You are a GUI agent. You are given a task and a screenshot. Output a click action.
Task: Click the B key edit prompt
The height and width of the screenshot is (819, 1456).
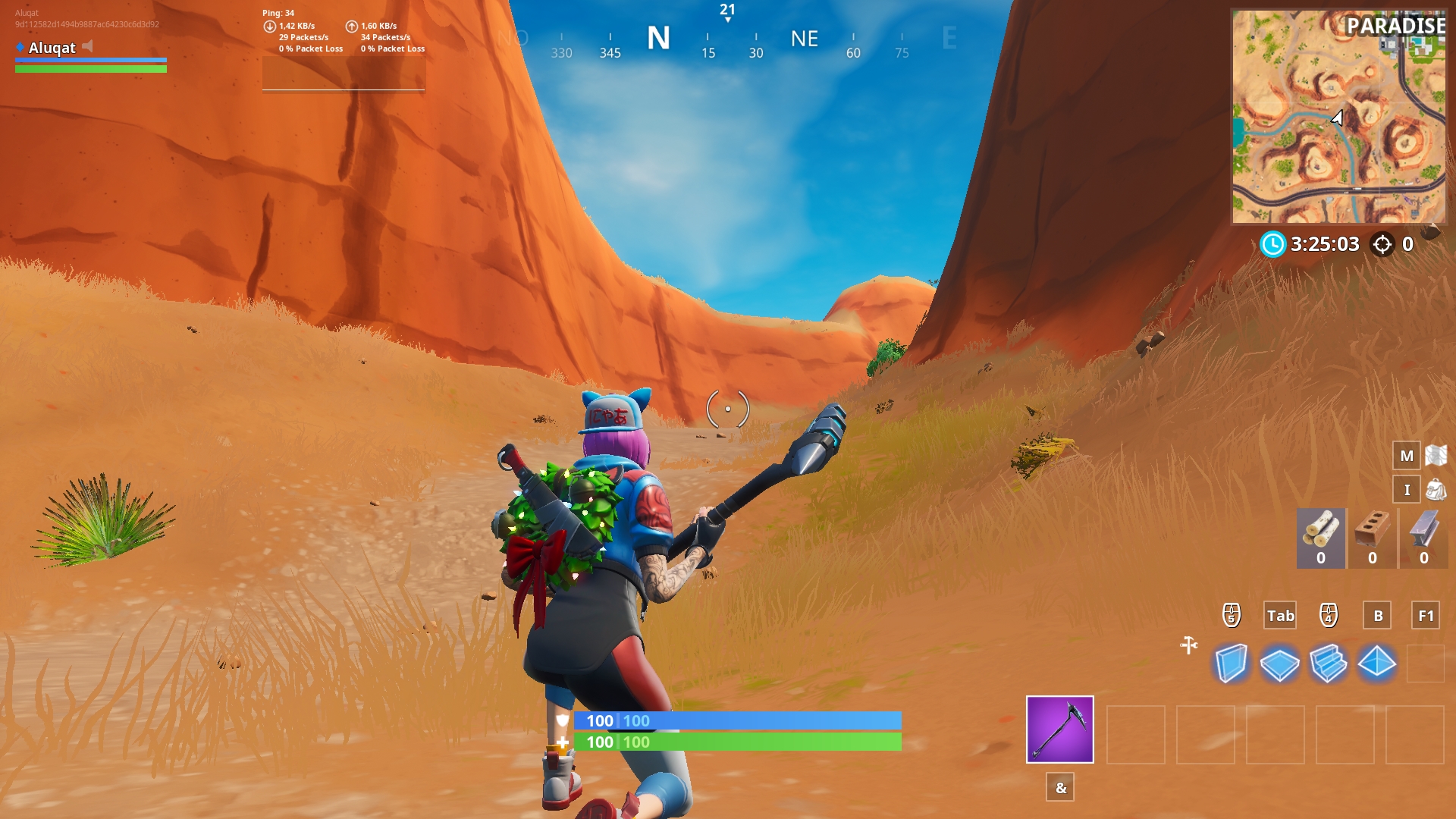tap(1378, 616)
